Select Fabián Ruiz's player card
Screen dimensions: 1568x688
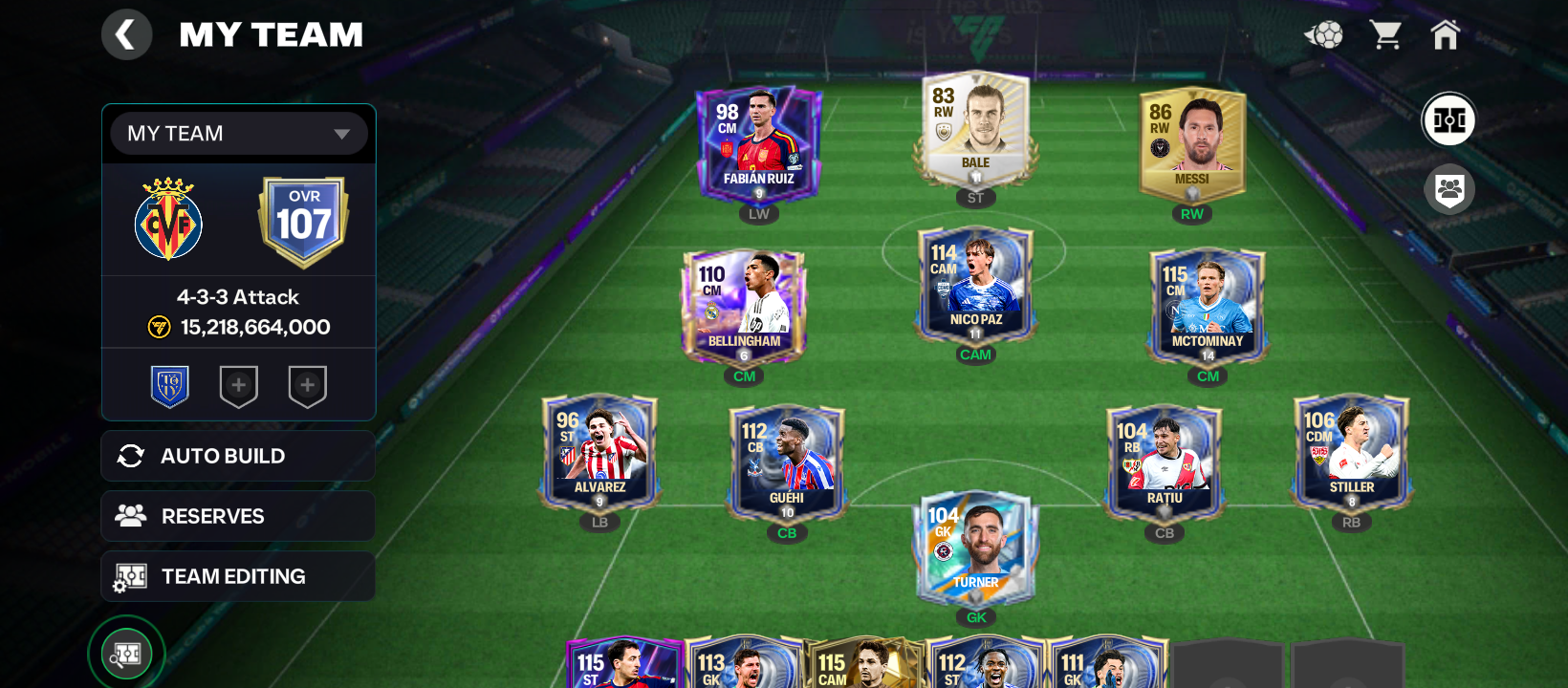pos(758,143)
